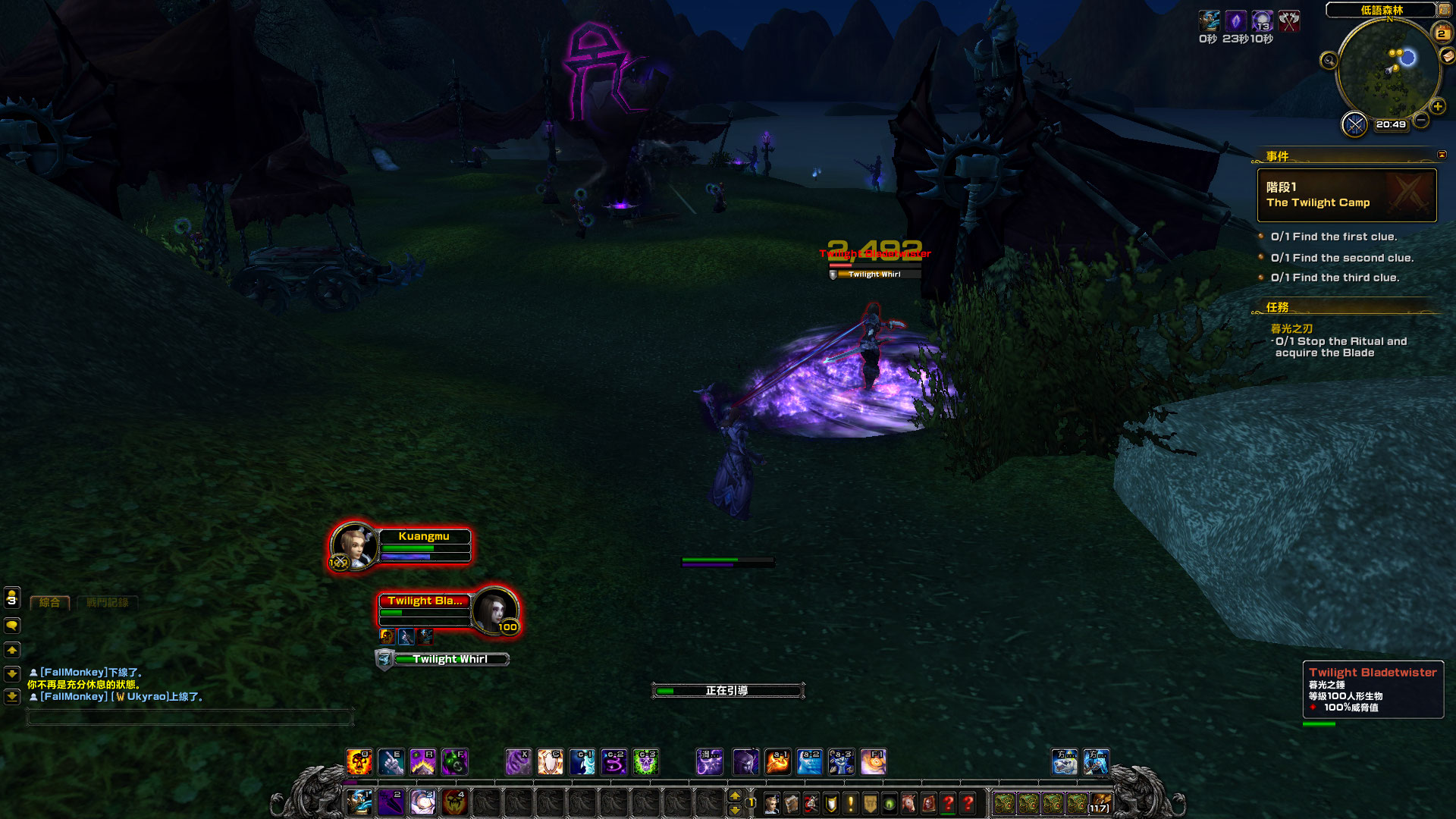The image size is (1456, 819).
Task: Open the minimap tracking magnifier button
Action: (1329, 61)
